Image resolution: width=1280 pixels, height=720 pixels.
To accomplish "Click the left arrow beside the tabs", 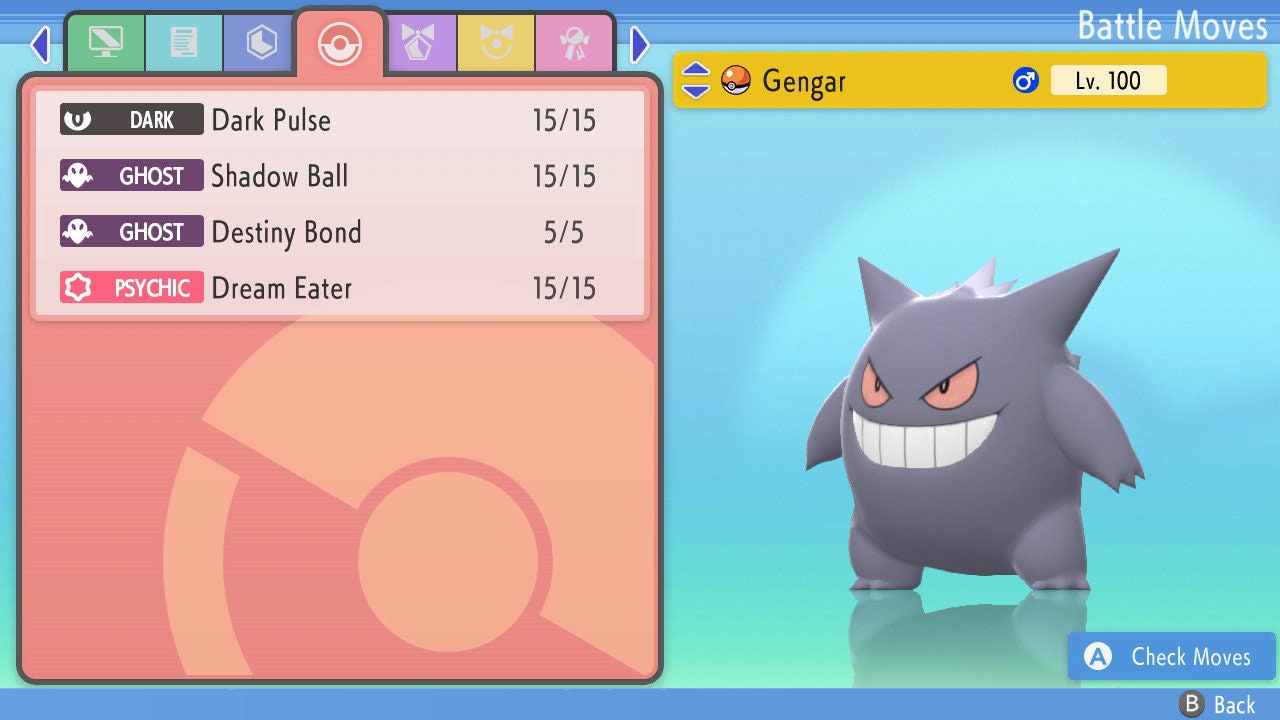I will (40, 44).
